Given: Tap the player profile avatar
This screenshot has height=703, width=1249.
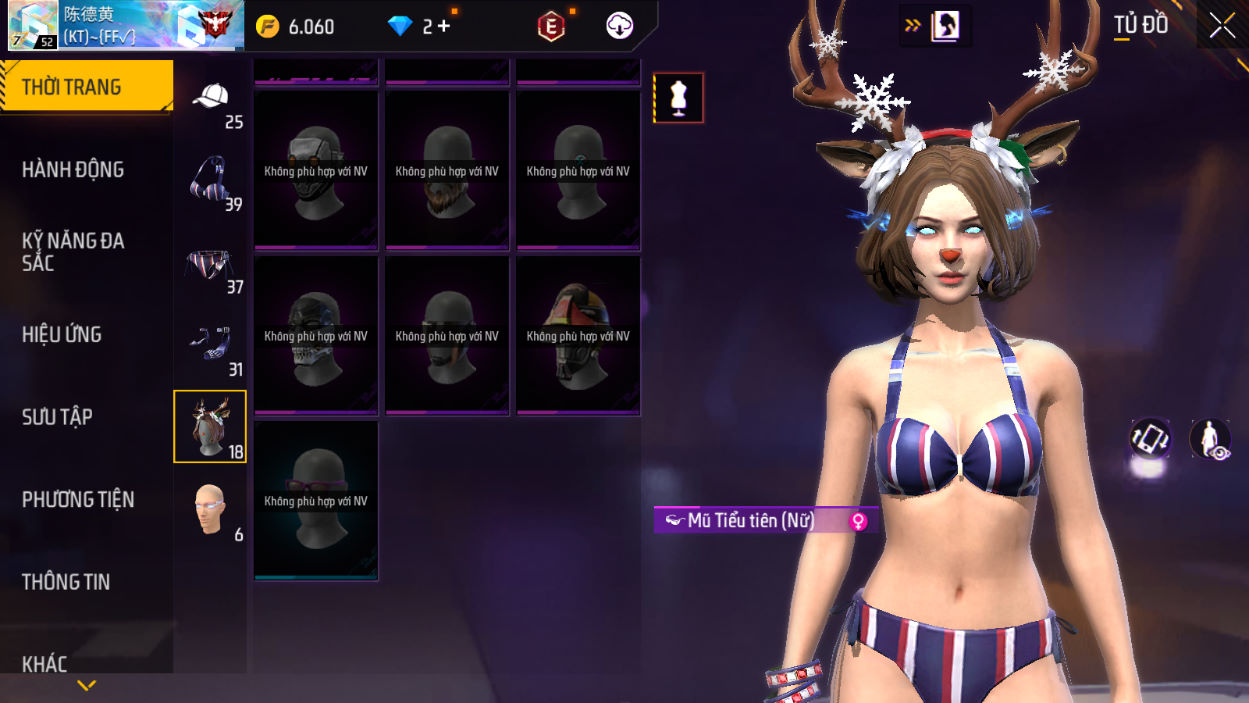Looking at the screenshot, I should tap(33, 26).
